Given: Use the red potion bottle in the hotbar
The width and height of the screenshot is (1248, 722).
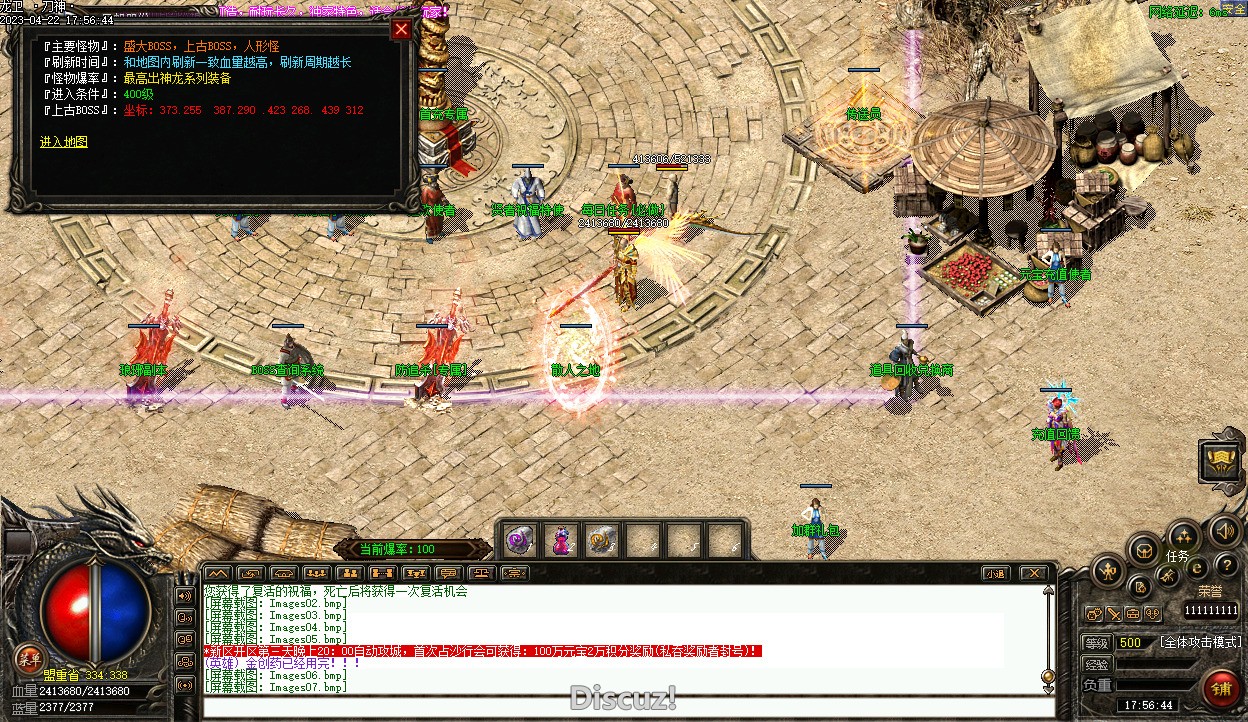Looking at the screenshot, I should point(560,541).
